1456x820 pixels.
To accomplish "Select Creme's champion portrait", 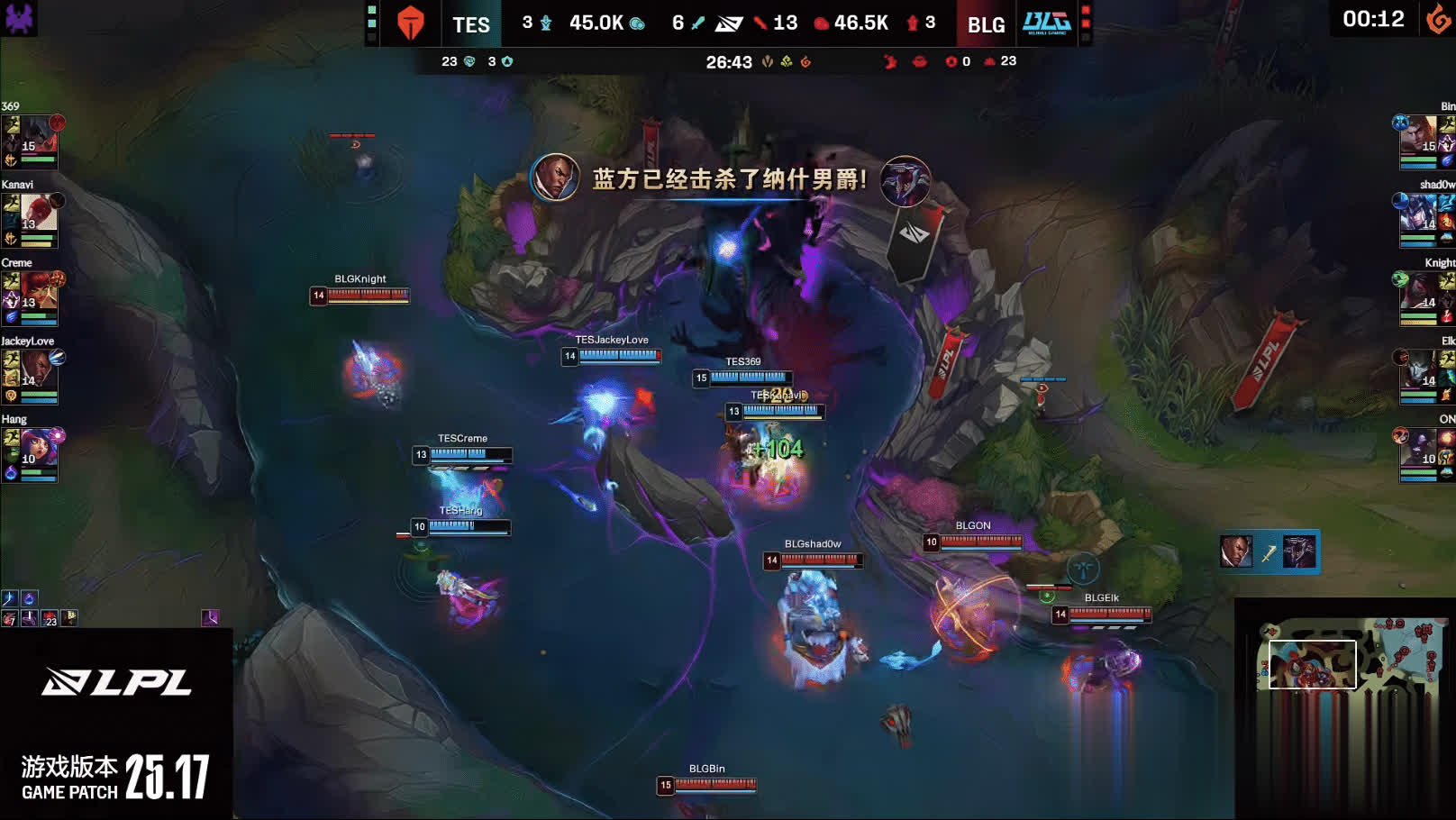I will (x=37, y=292).
